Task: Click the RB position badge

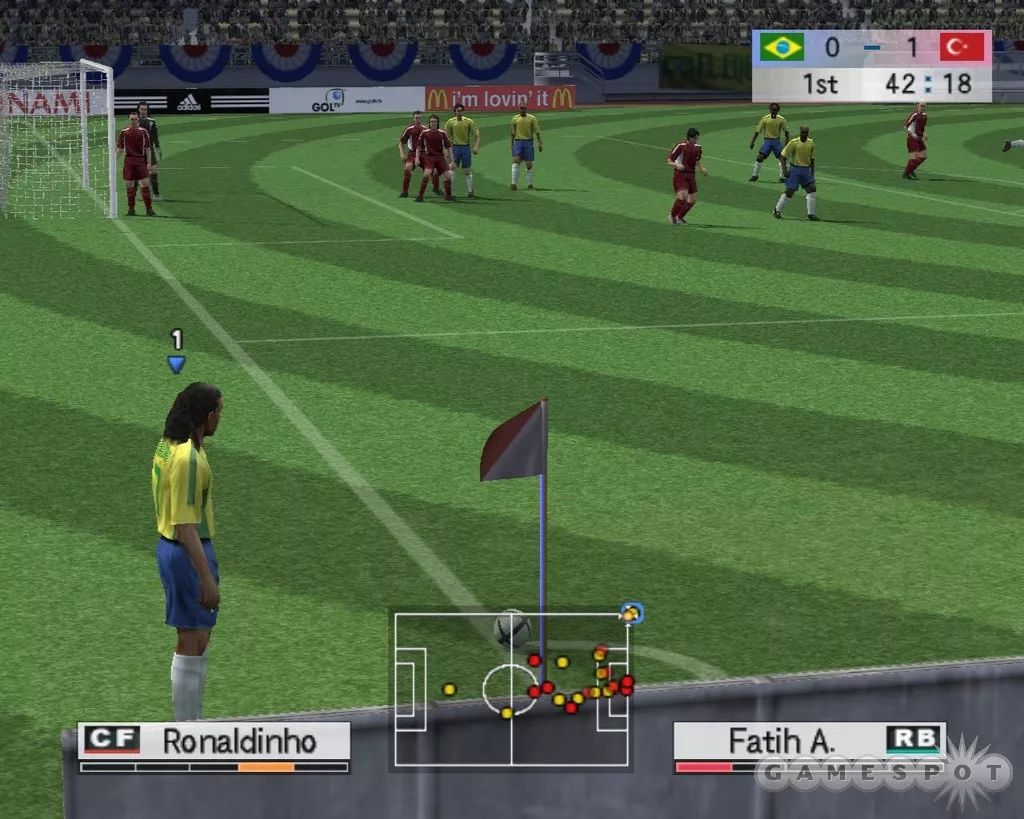Action: coord(913,740)
